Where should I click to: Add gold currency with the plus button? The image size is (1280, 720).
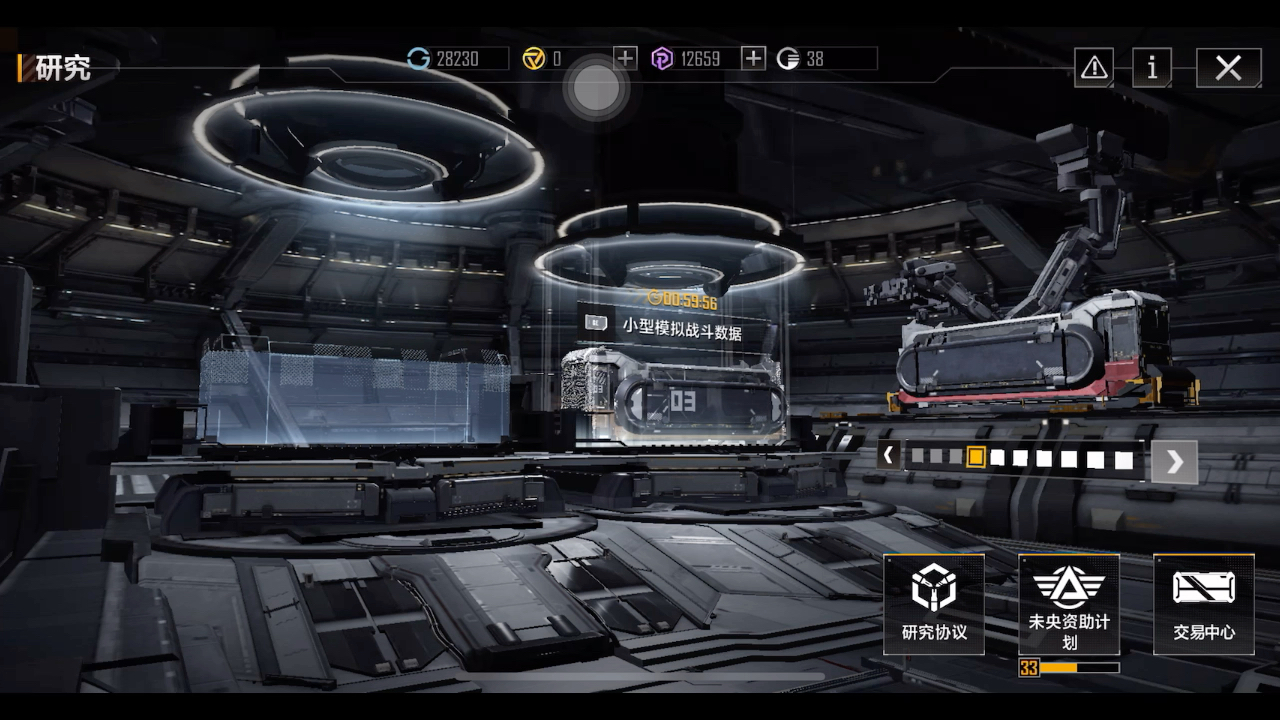[625, 58]
